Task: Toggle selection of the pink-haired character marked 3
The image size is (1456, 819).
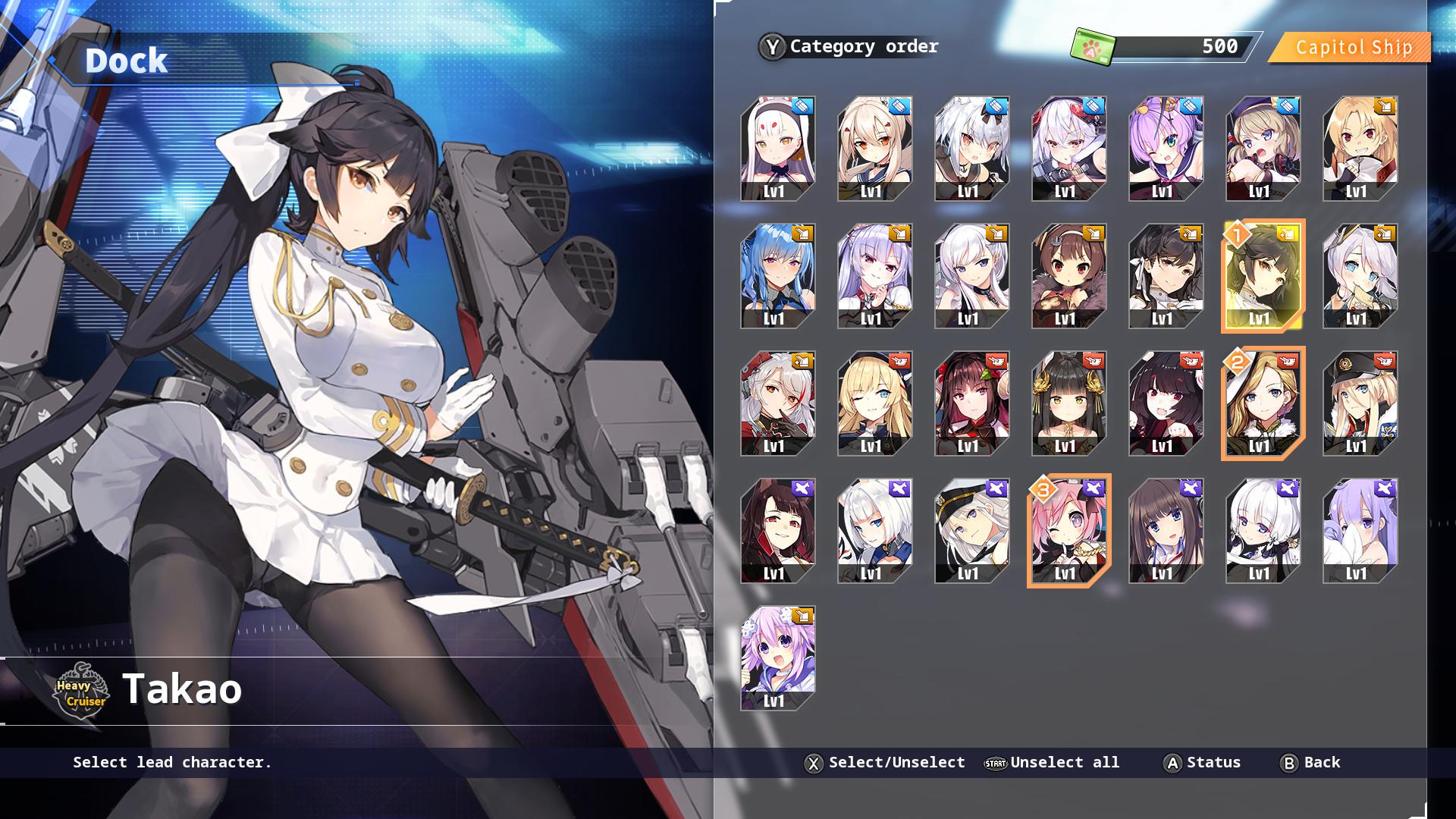Action: (1068, 531)
